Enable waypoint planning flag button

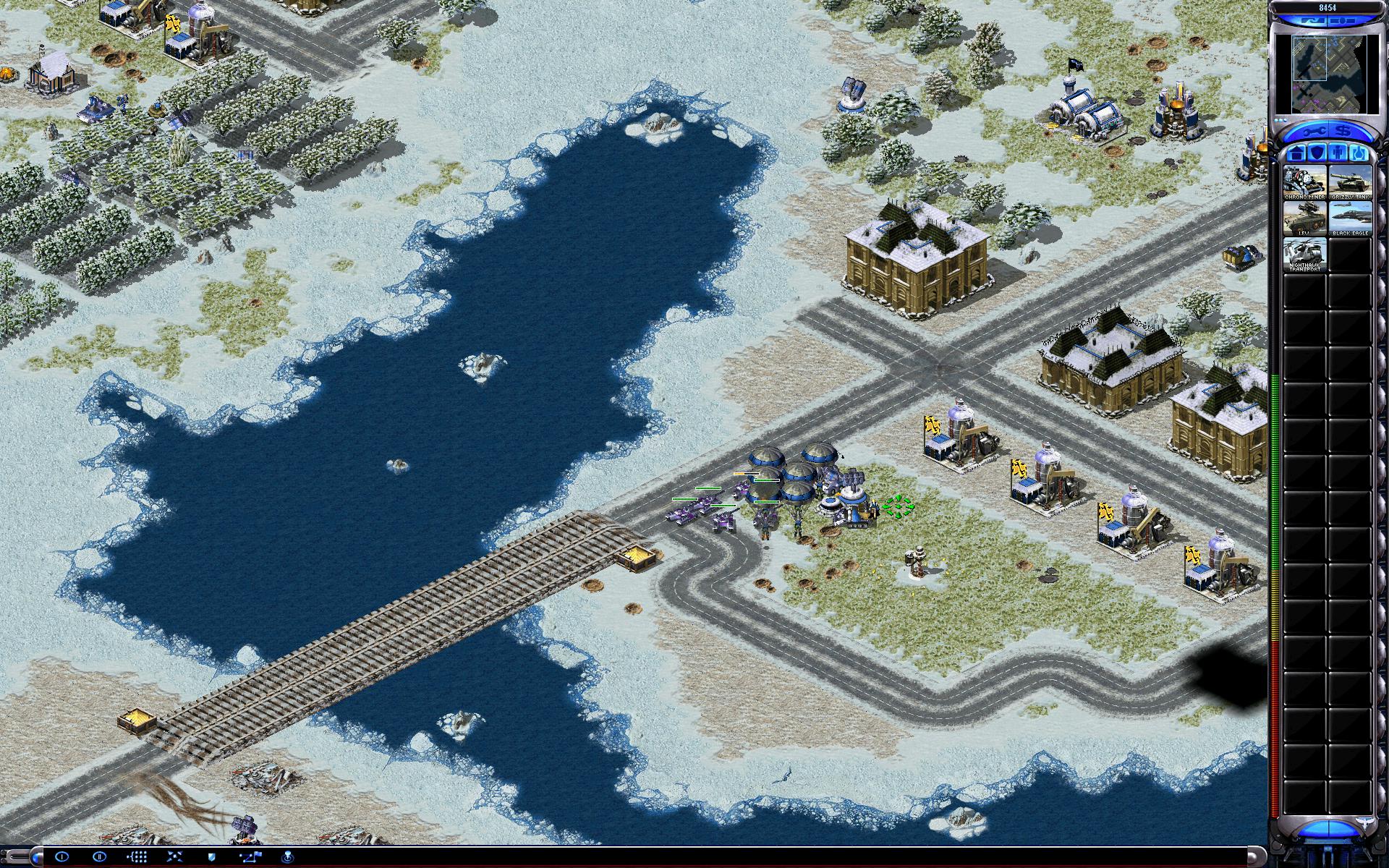(x=250, y=857)
